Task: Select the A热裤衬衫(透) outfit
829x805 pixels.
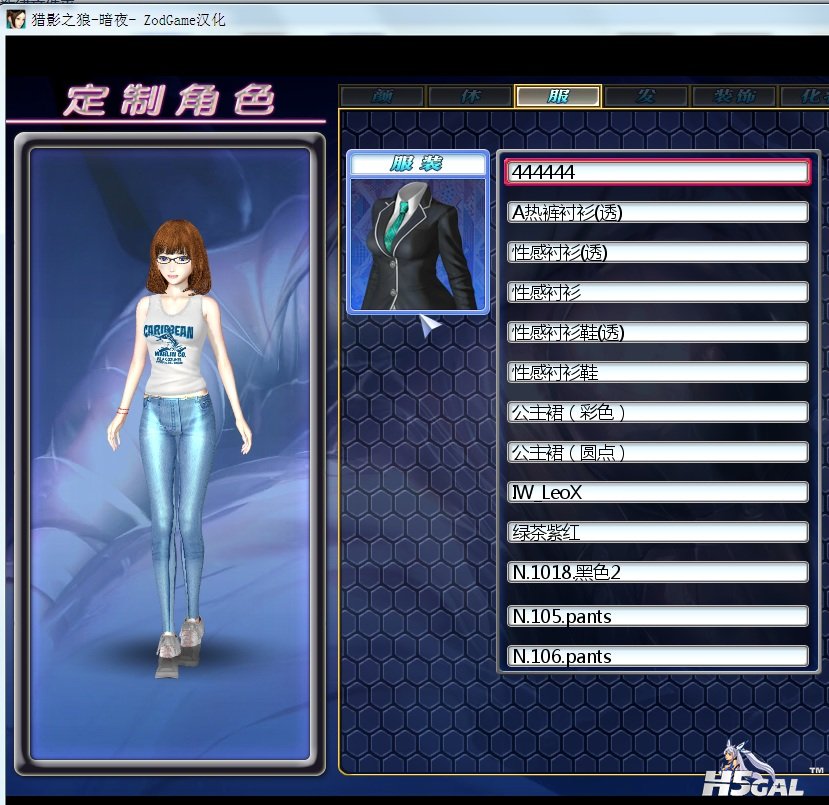Action: (x=657, y=212)
